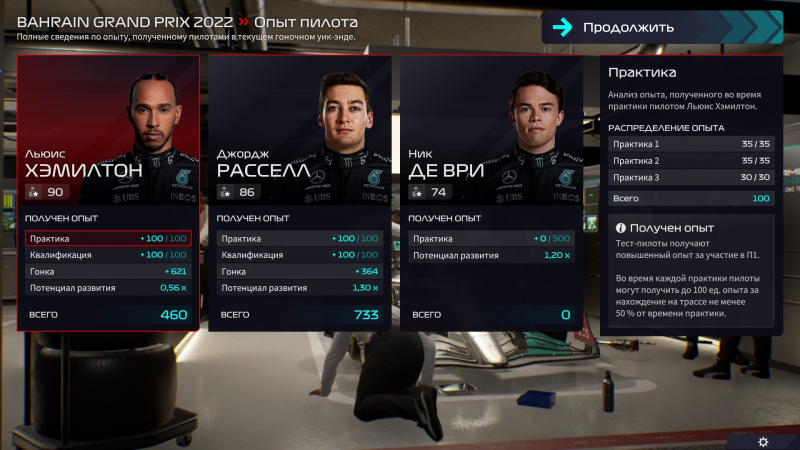Show Де Ври's Потенциал развития row
Screen dimensions: 800x450
click(x=491, y=255)
